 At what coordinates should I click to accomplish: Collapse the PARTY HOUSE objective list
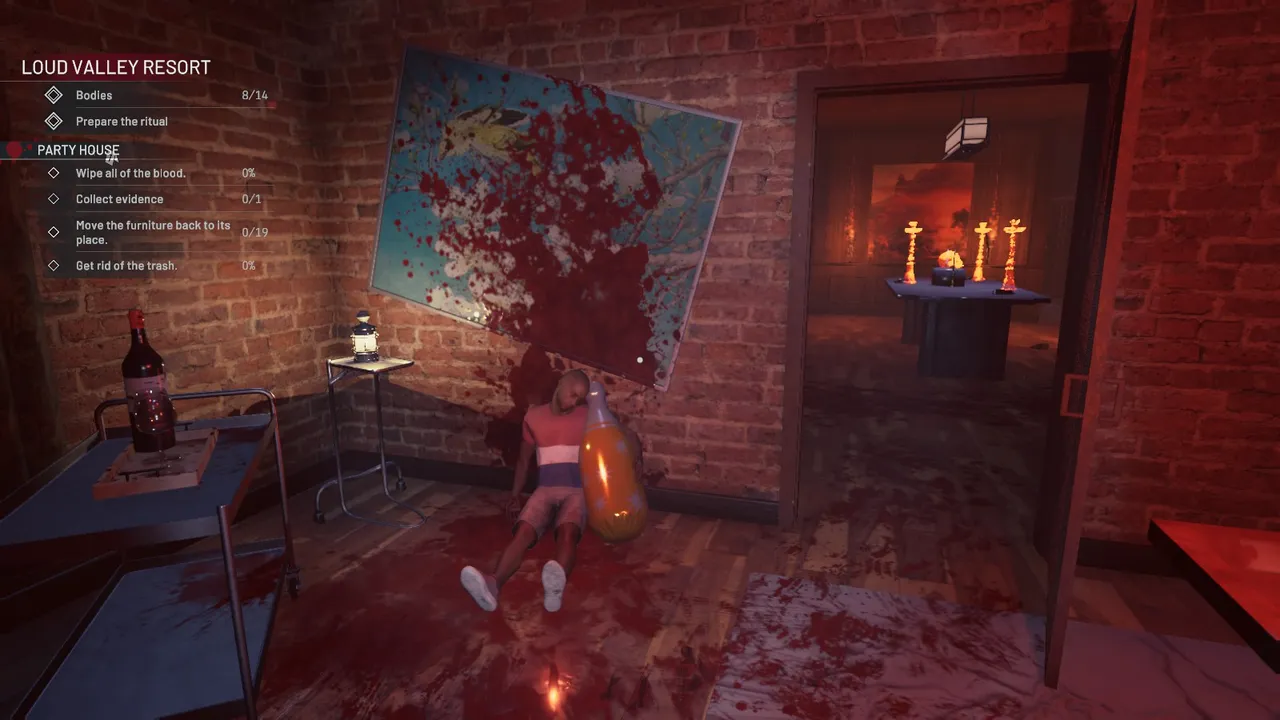pos(78,150)
